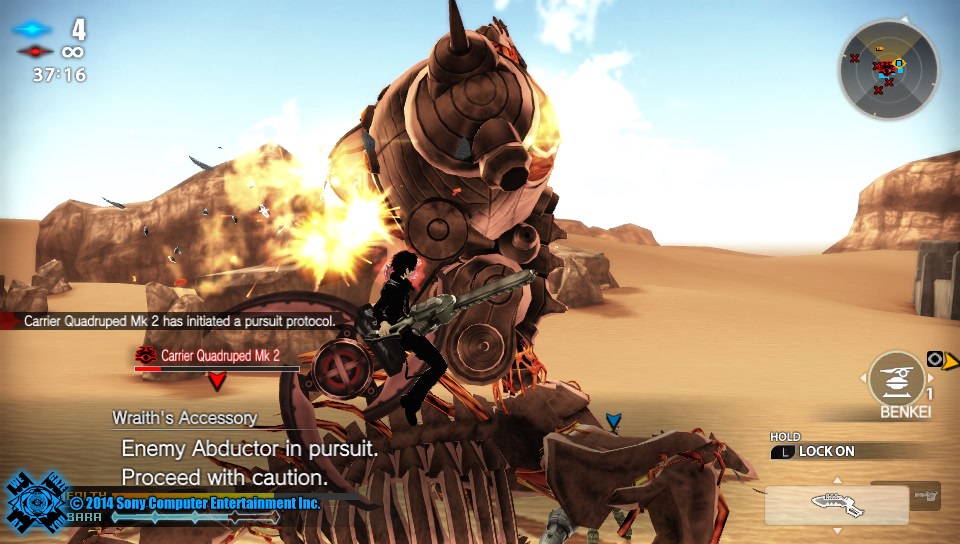Click the Carrier Quadruped Mk 2 target label
960x544 pixels.
tap(219, 355)
